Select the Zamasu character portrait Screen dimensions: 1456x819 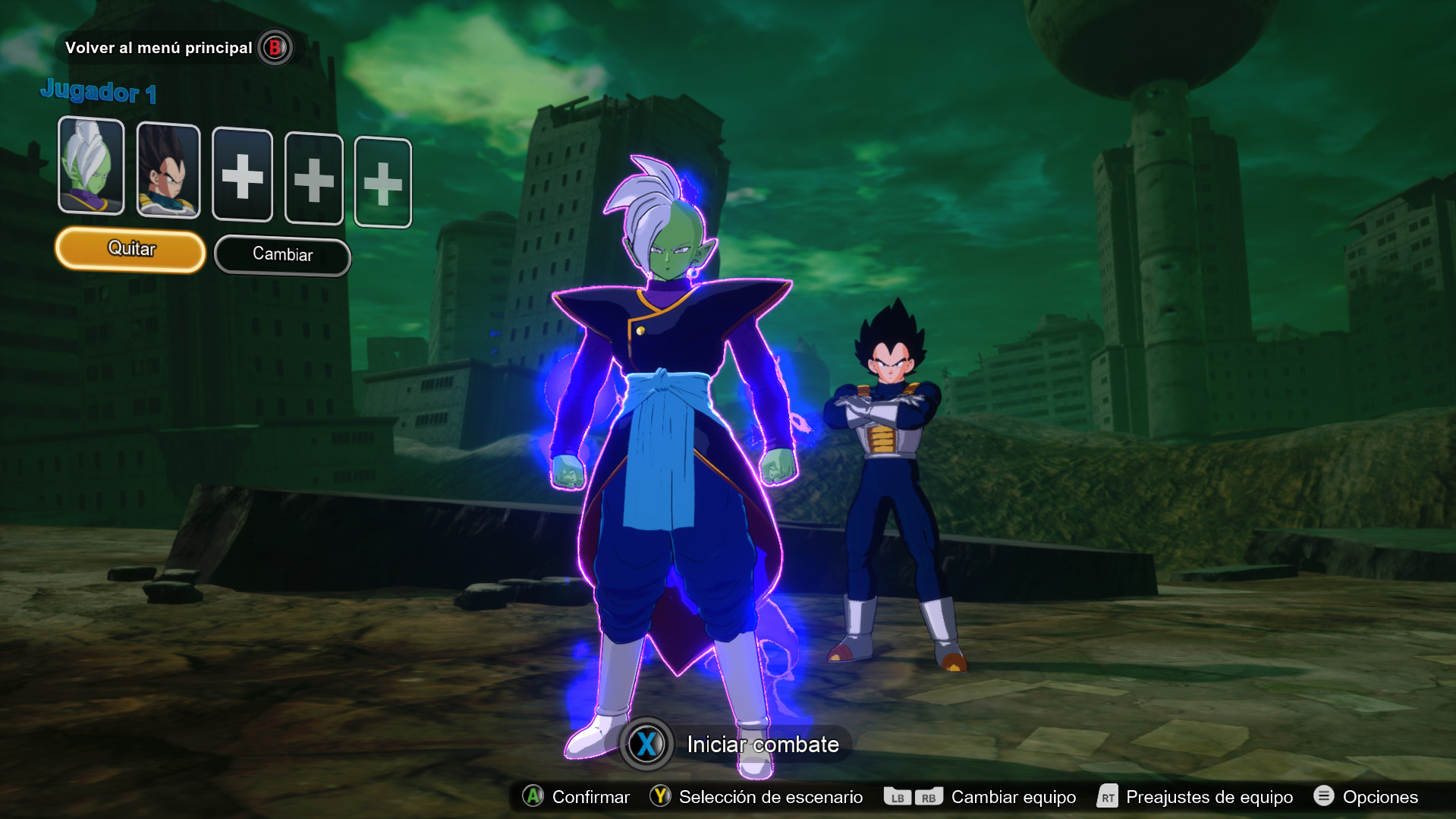[x=91, y=167]
